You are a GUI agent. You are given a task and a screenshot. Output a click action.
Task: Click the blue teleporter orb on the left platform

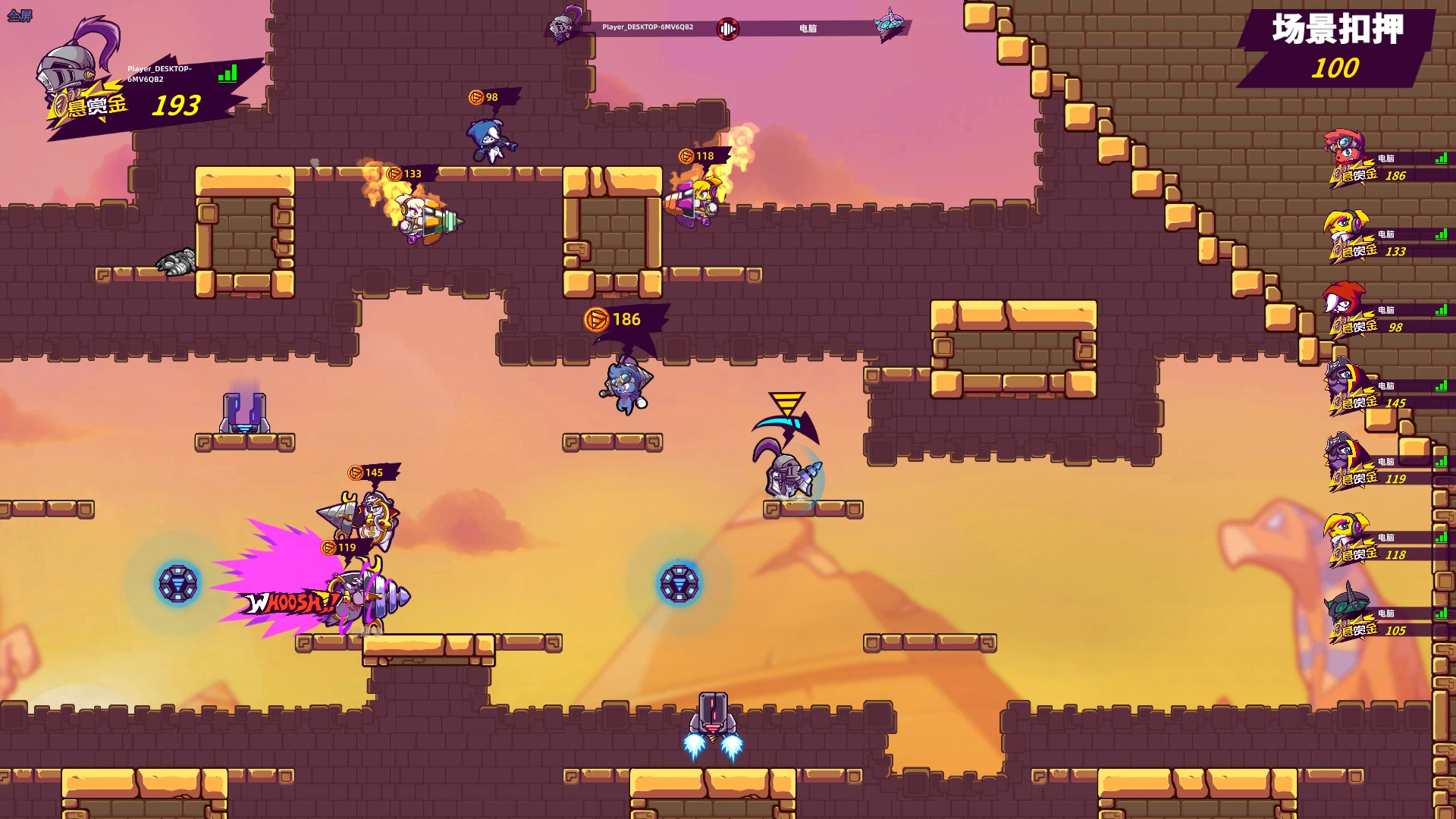[180, 582]
